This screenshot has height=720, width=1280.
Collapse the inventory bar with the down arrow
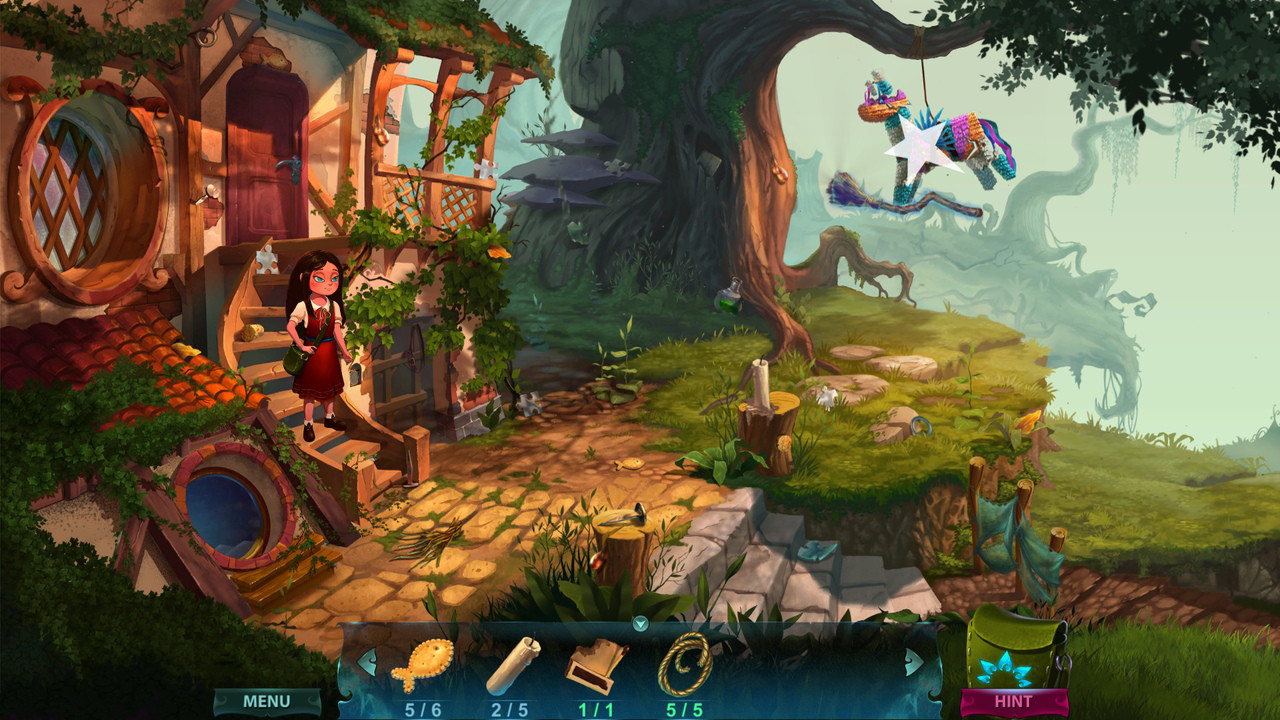pyautogui.click(x=641, y=623)
